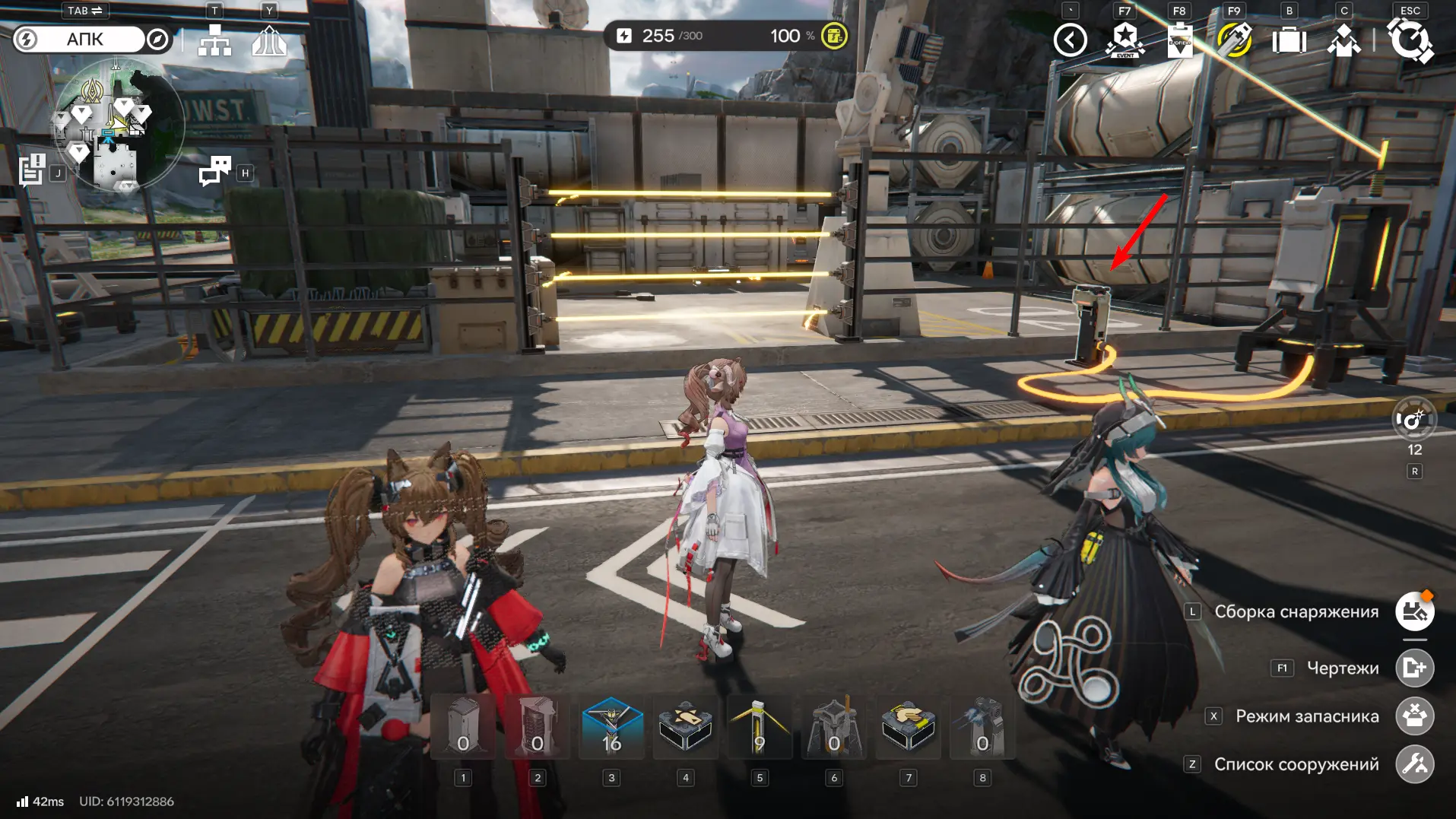This screenshot has height=819, width=1456.
Task: Open Список сооружений
Action: pos(1414,764)
